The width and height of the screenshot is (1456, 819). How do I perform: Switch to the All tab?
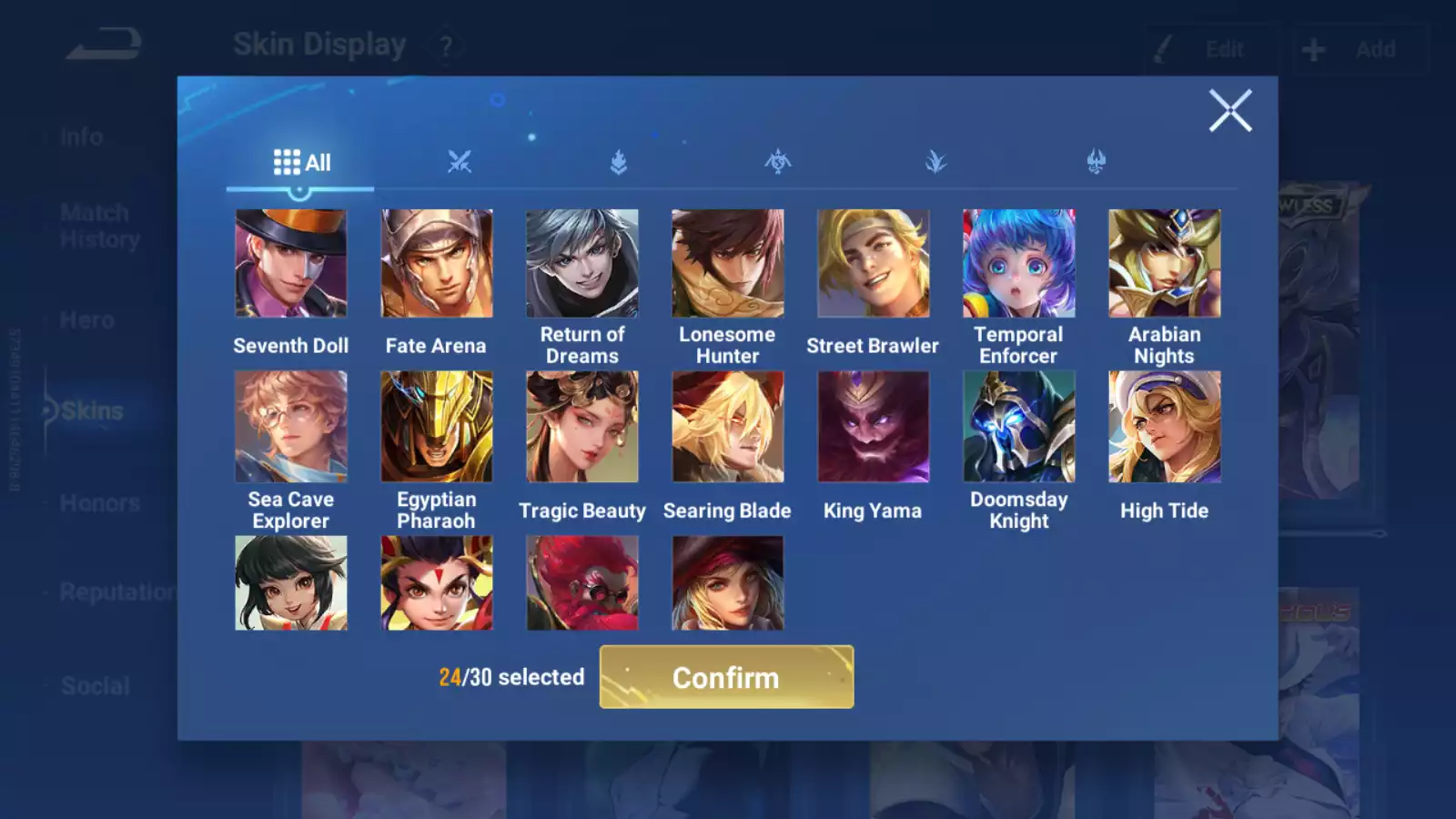tap(301, 163)
